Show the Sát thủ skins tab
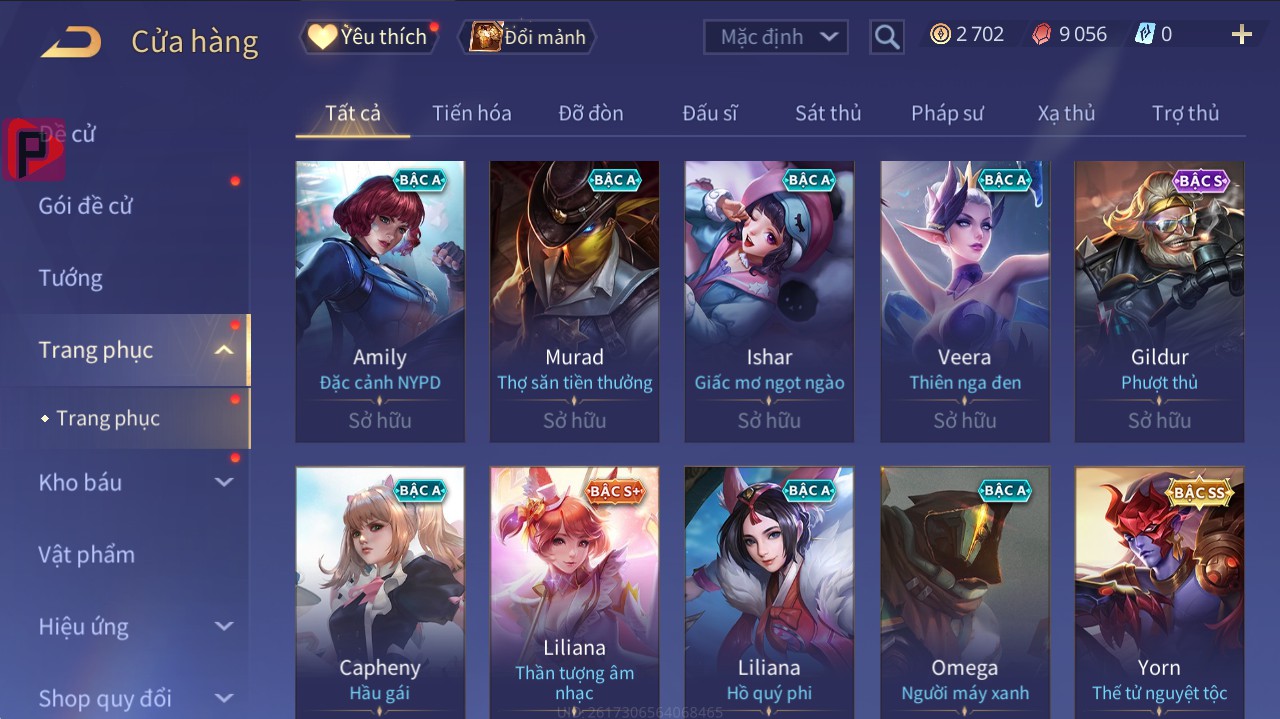 (x=827, y=113)
